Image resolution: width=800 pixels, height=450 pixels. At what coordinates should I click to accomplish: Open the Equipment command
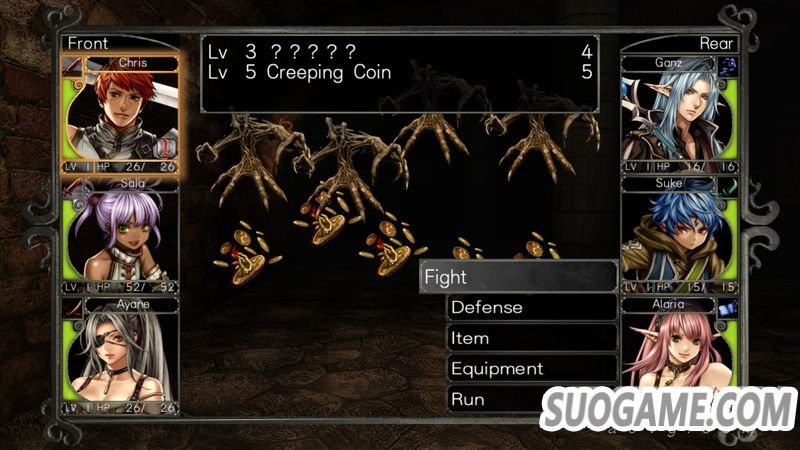pos(531,368)
